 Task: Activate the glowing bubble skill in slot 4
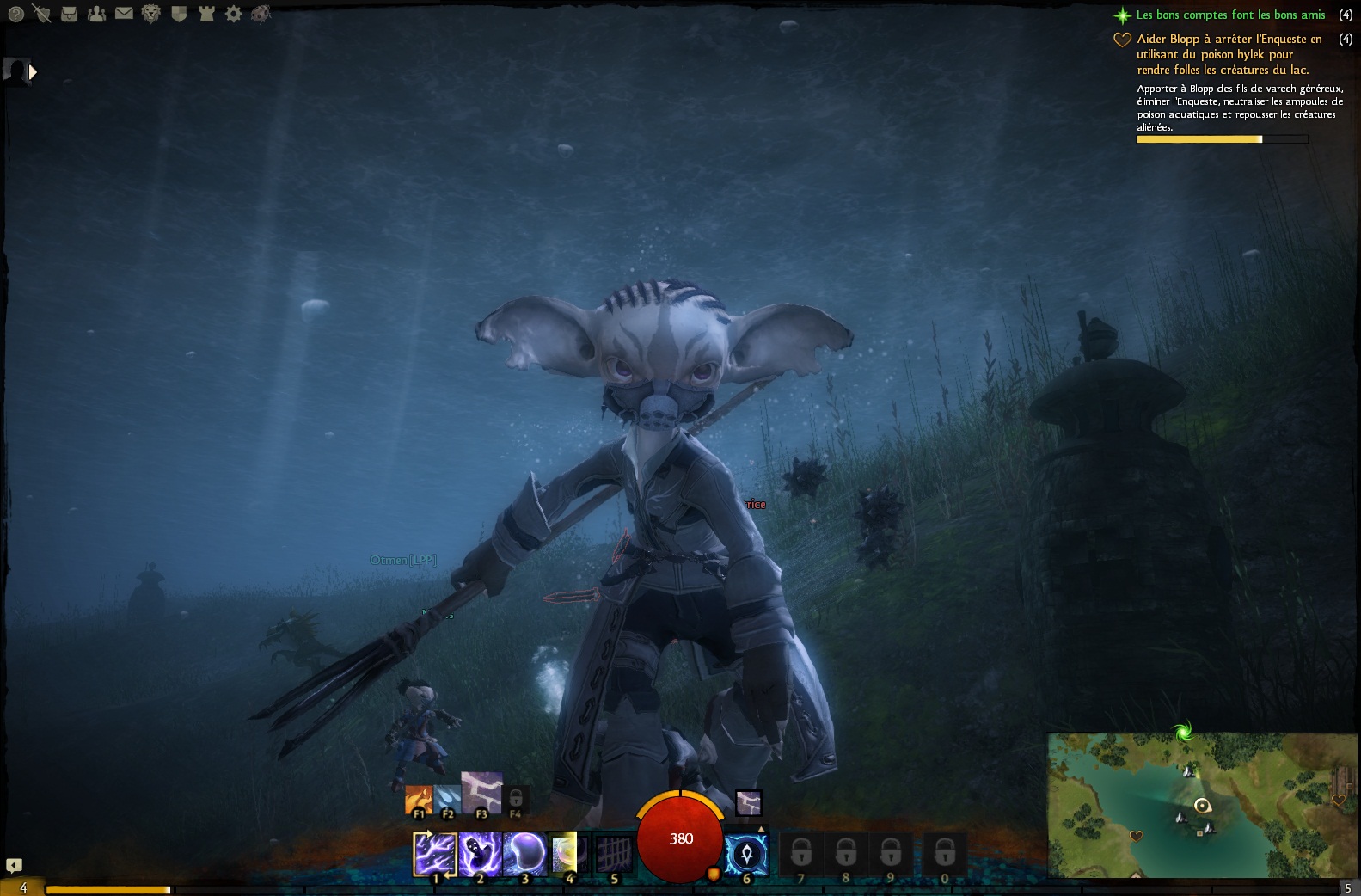coord(567,853)
